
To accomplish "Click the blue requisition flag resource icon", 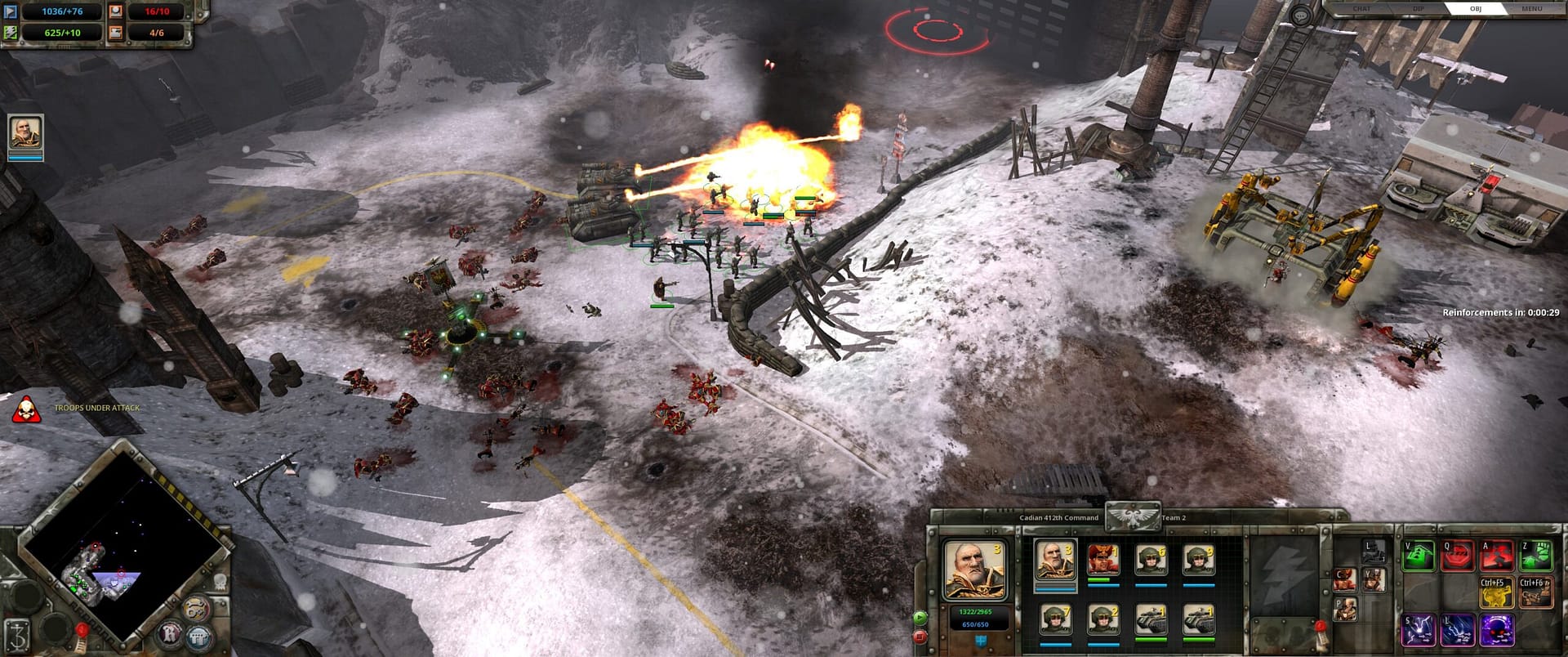I will [x=10, y=11].
